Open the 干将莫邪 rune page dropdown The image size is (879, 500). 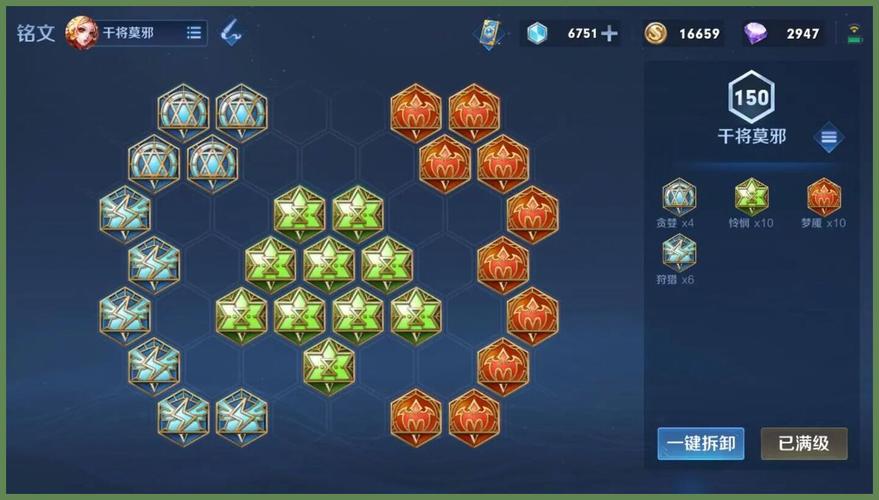pos(194,33)
